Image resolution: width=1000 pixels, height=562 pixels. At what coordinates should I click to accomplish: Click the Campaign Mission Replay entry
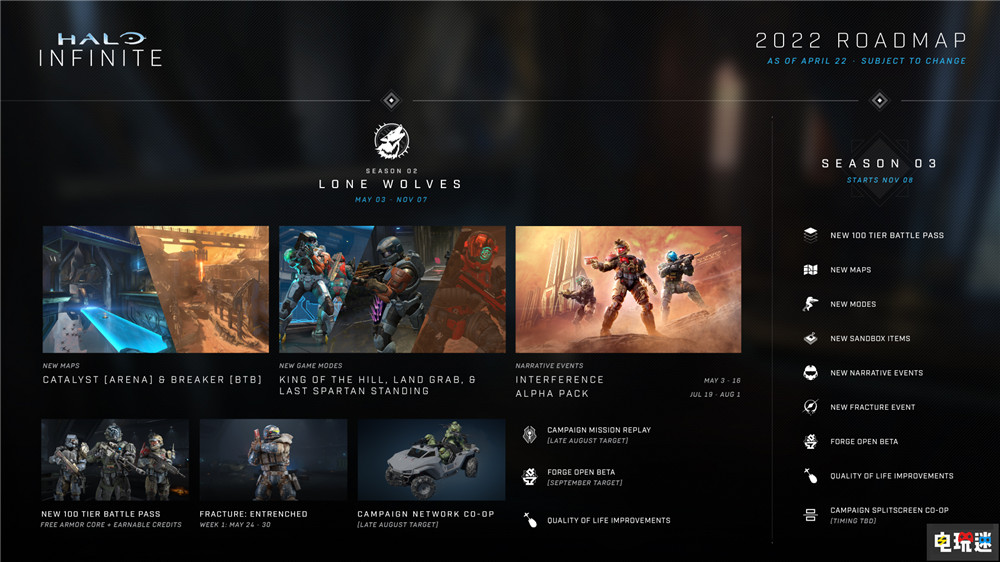(598, 434)
